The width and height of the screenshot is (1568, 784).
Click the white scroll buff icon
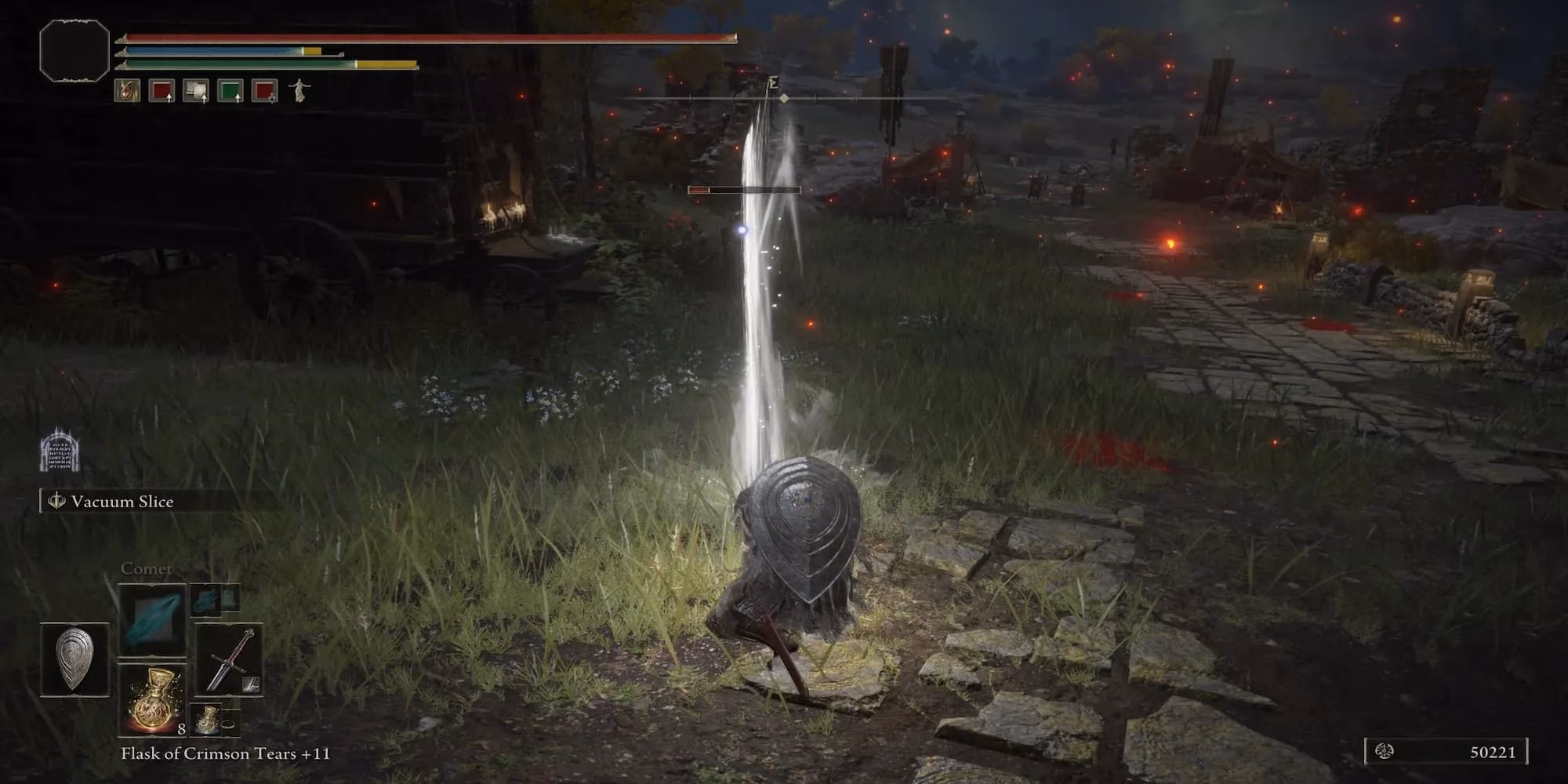pos(195,91)
